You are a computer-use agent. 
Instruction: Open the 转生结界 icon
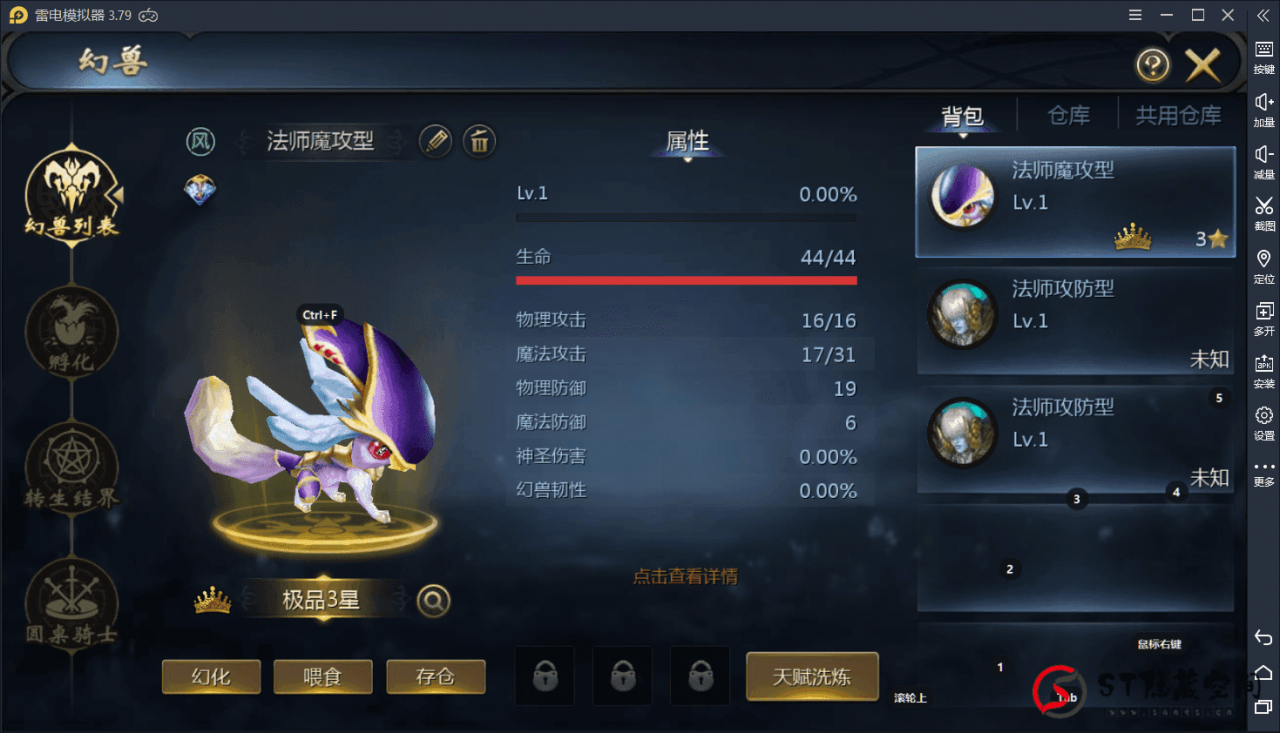tap(70, 470)
